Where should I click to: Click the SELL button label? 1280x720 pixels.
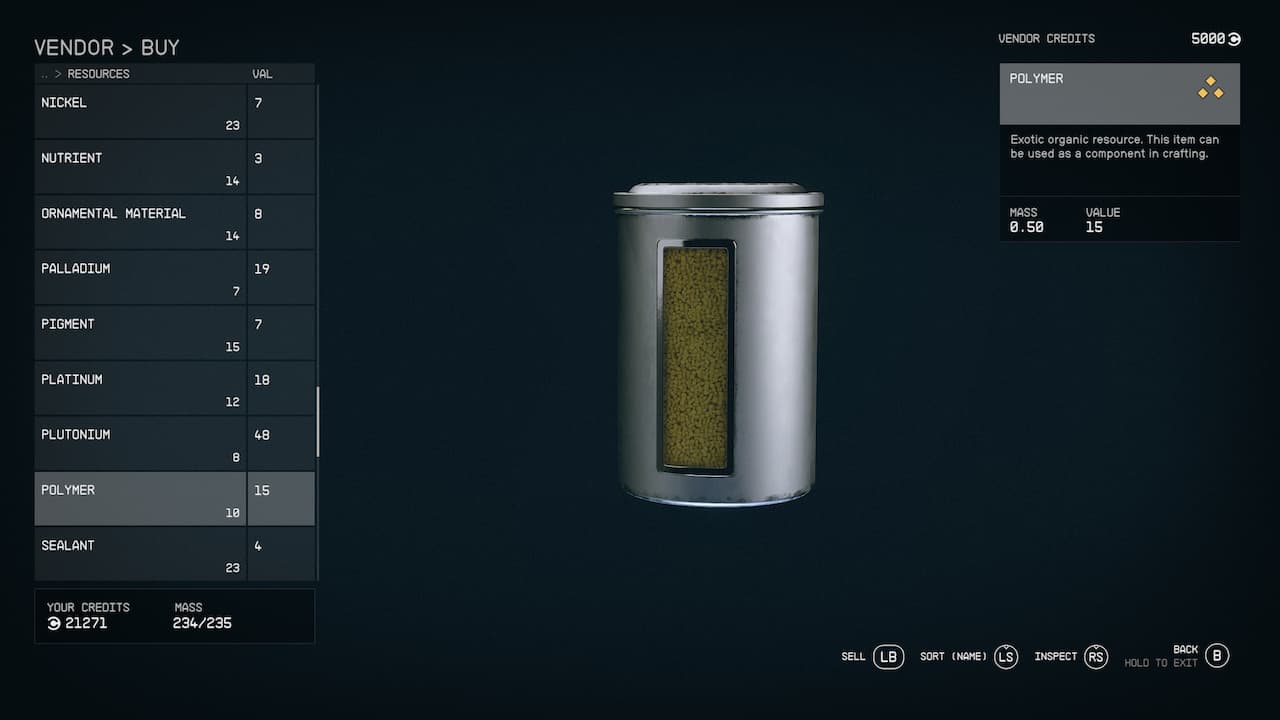(x=853, y=657)
